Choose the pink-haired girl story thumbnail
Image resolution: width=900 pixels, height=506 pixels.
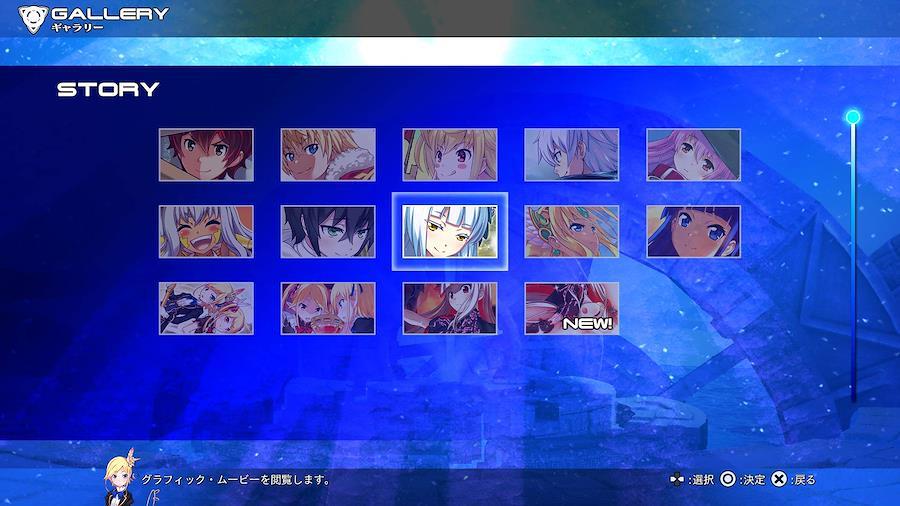click(693, 155)
